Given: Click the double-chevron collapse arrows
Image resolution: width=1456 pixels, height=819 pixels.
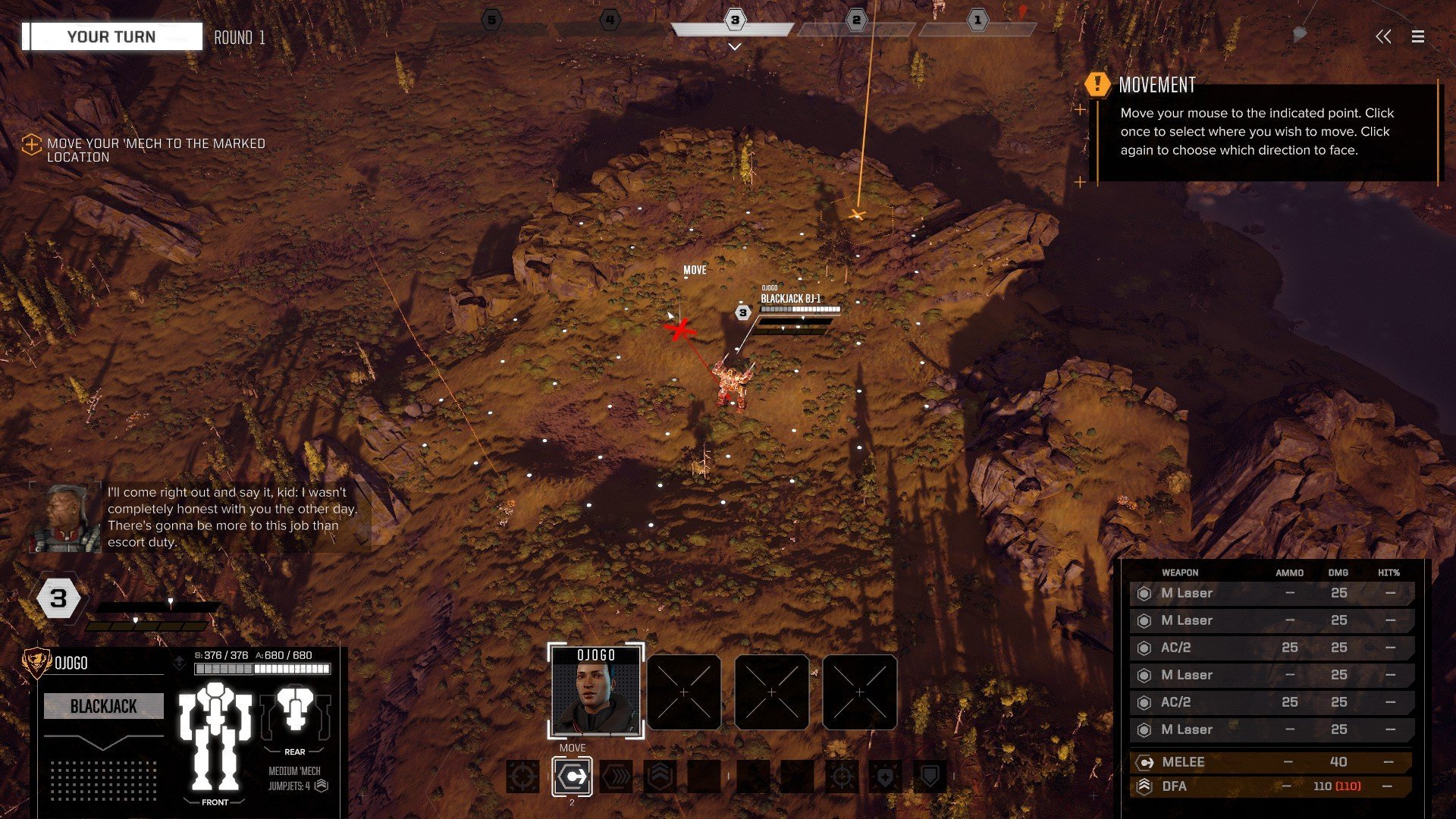Looking at the screenshot, I should (1383, 36).
